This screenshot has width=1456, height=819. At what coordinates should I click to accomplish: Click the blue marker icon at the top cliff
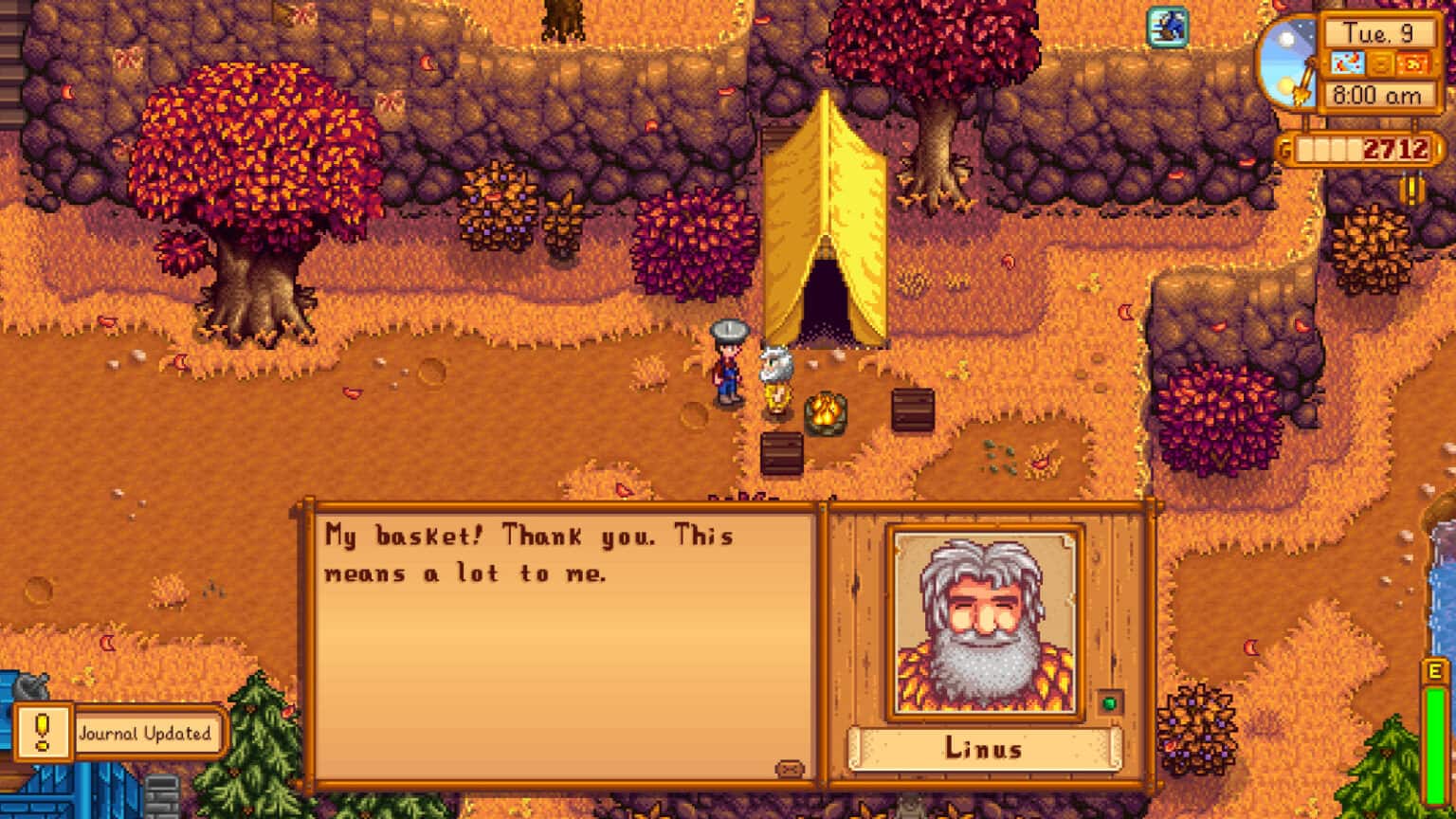pyautogui.click(x=1168, y=27)
